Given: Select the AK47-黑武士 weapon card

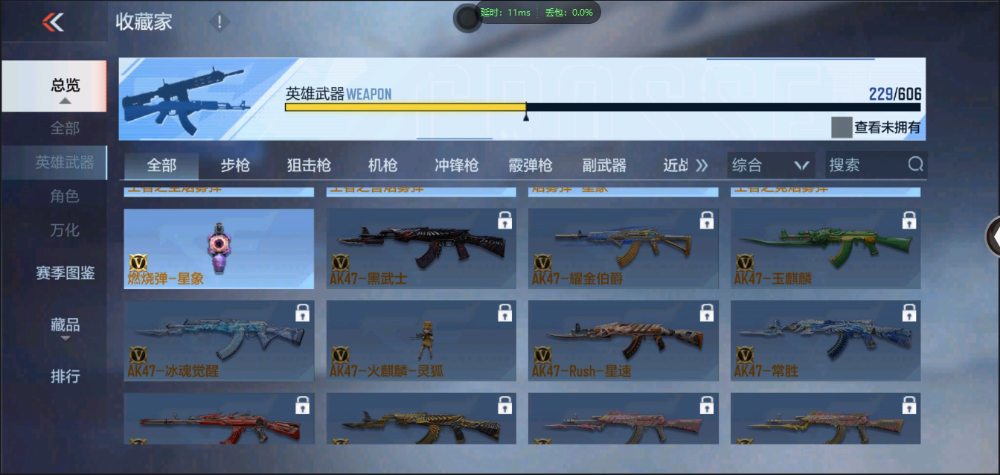Looking at the screenshot, I should [x=421, y=249].
